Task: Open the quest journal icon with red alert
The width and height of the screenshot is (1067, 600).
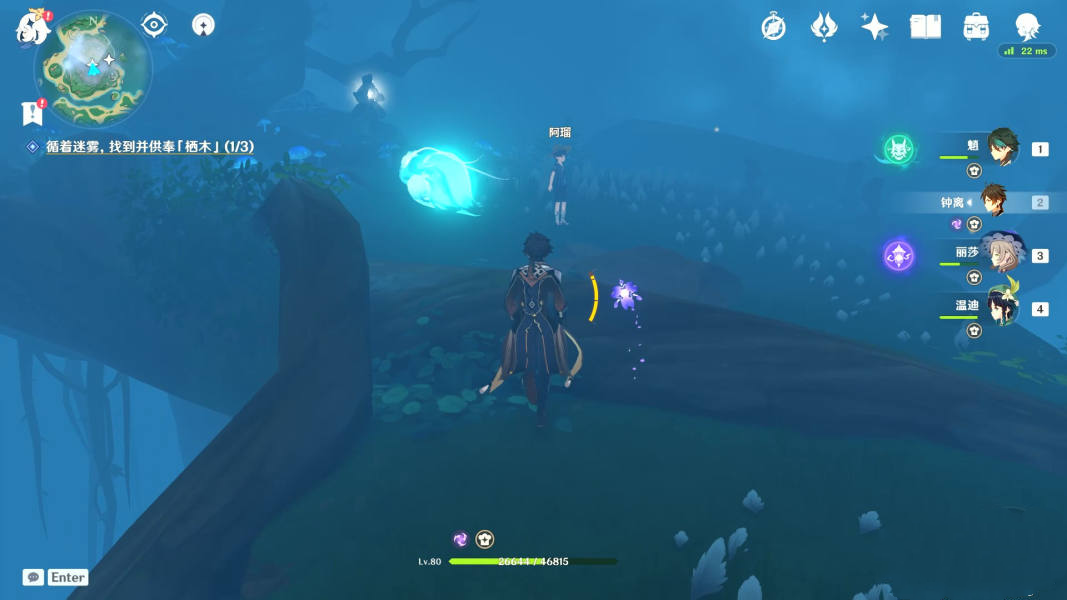Action: pyautogui.click(x=32, y=113)
